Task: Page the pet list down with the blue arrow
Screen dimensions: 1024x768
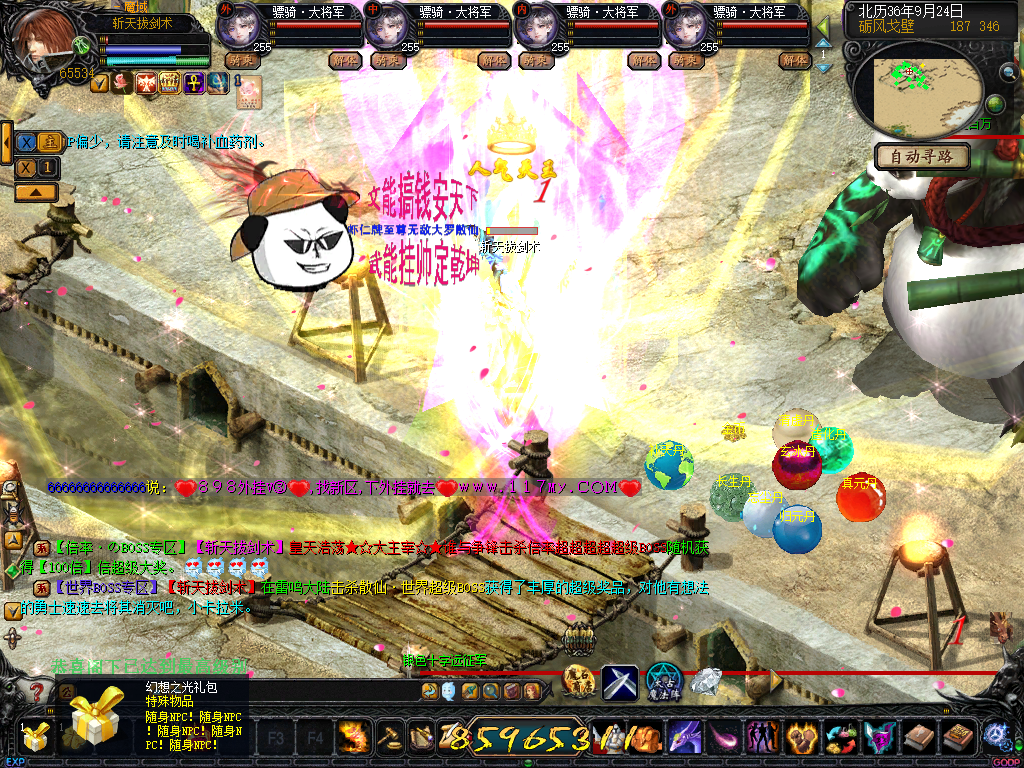Action: tap(823, 67)
